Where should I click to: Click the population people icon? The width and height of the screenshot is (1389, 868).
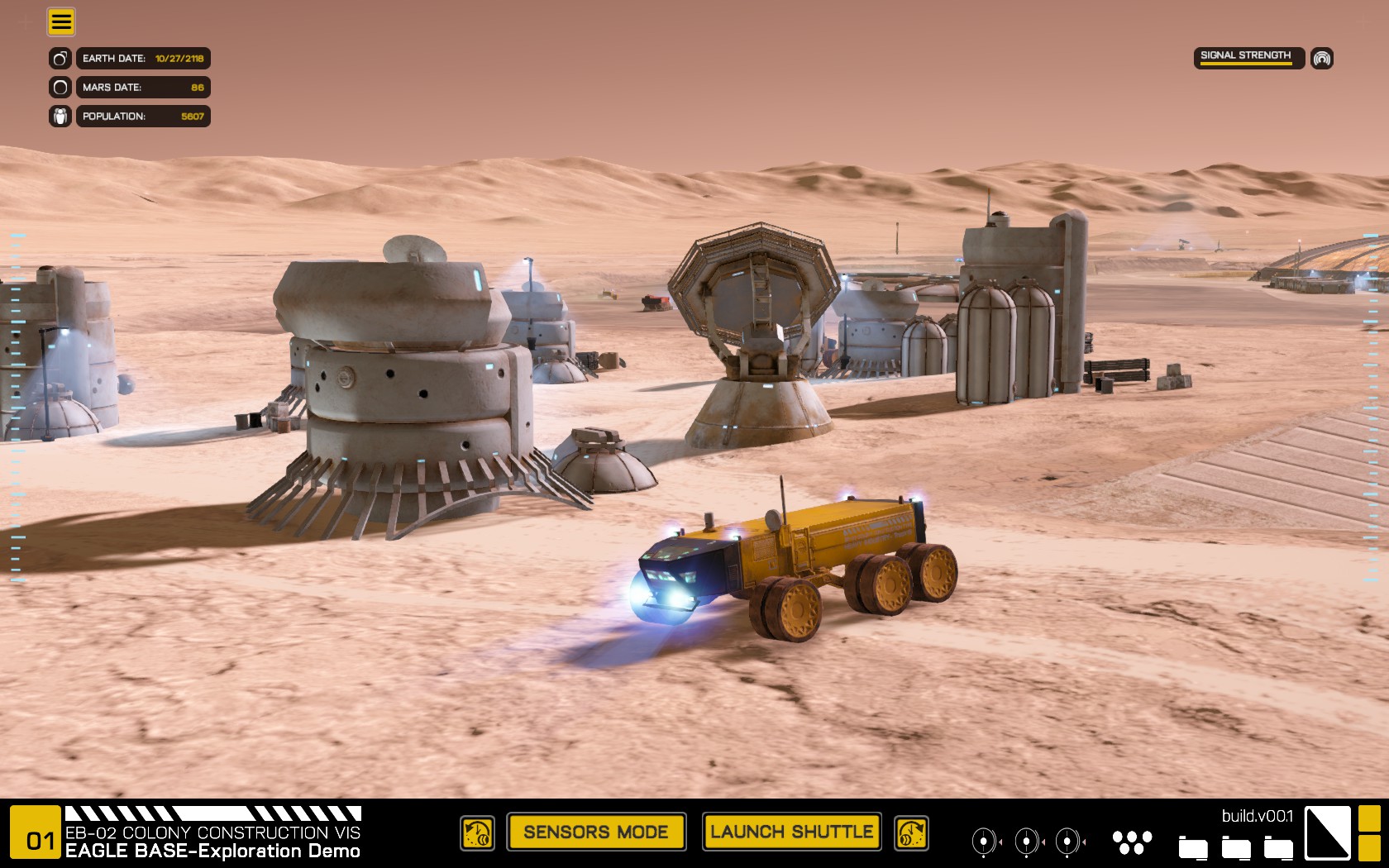coord(60,117)
